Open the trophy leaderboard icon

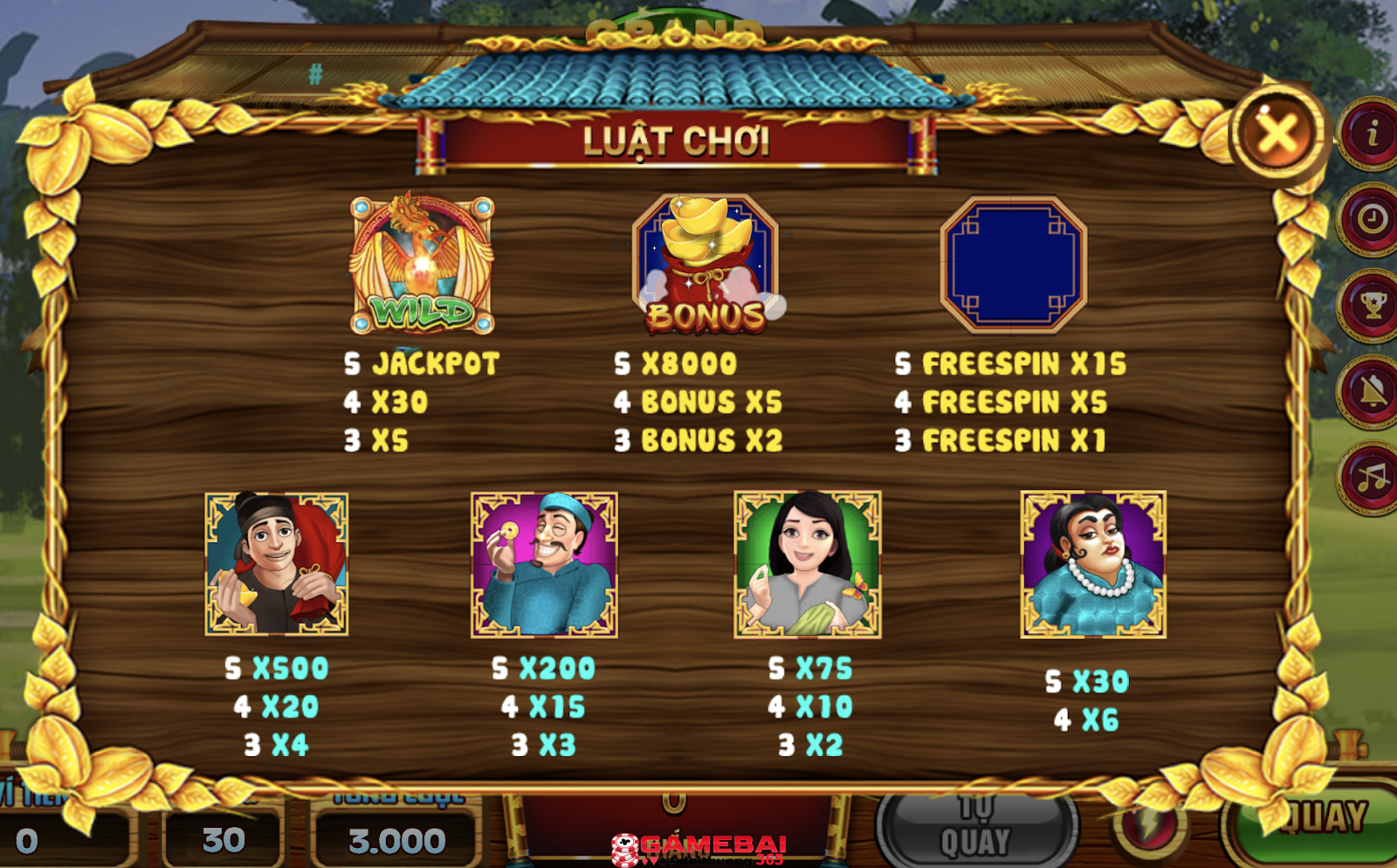point(1371,306)
